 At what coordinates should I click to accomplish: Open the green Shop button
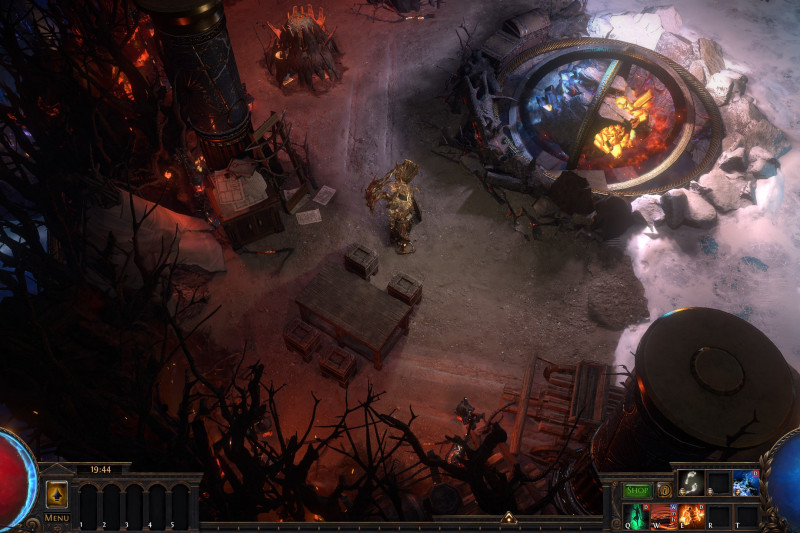(x=636, y=490)
